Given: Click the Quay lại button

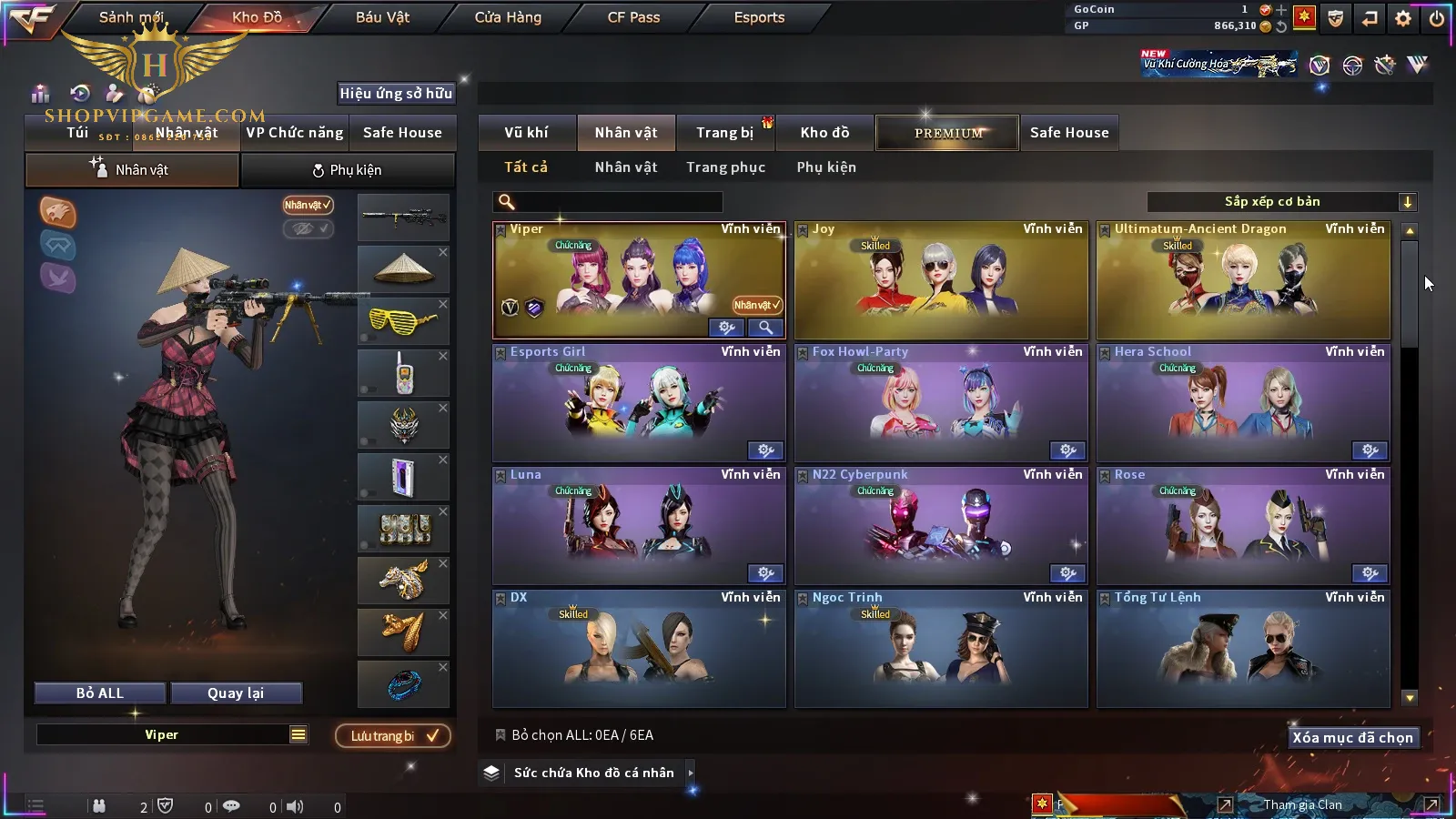Looking at the screenshot, I should pyautogui.click(x=236, y=693).
